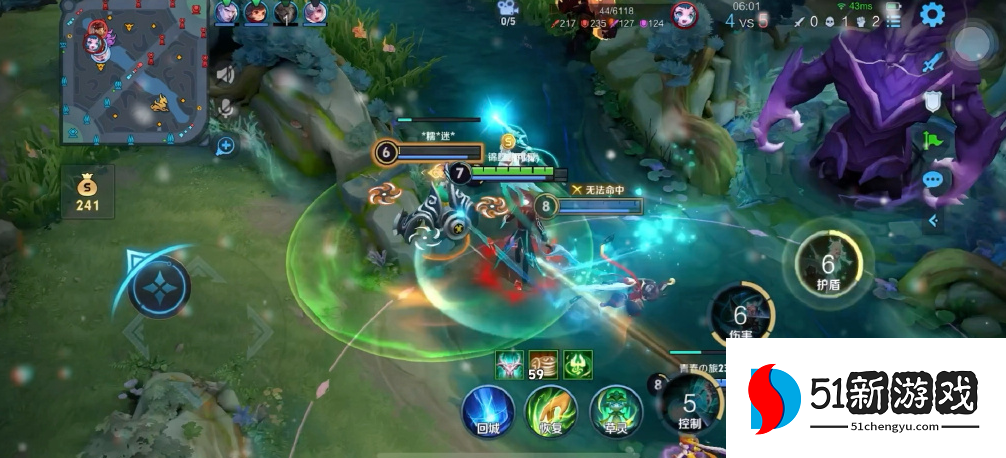Image resolution: width=1006 pixels, height=458 pixels.
Task: Send the blue sword attack signal
Action: coord(932,63)
